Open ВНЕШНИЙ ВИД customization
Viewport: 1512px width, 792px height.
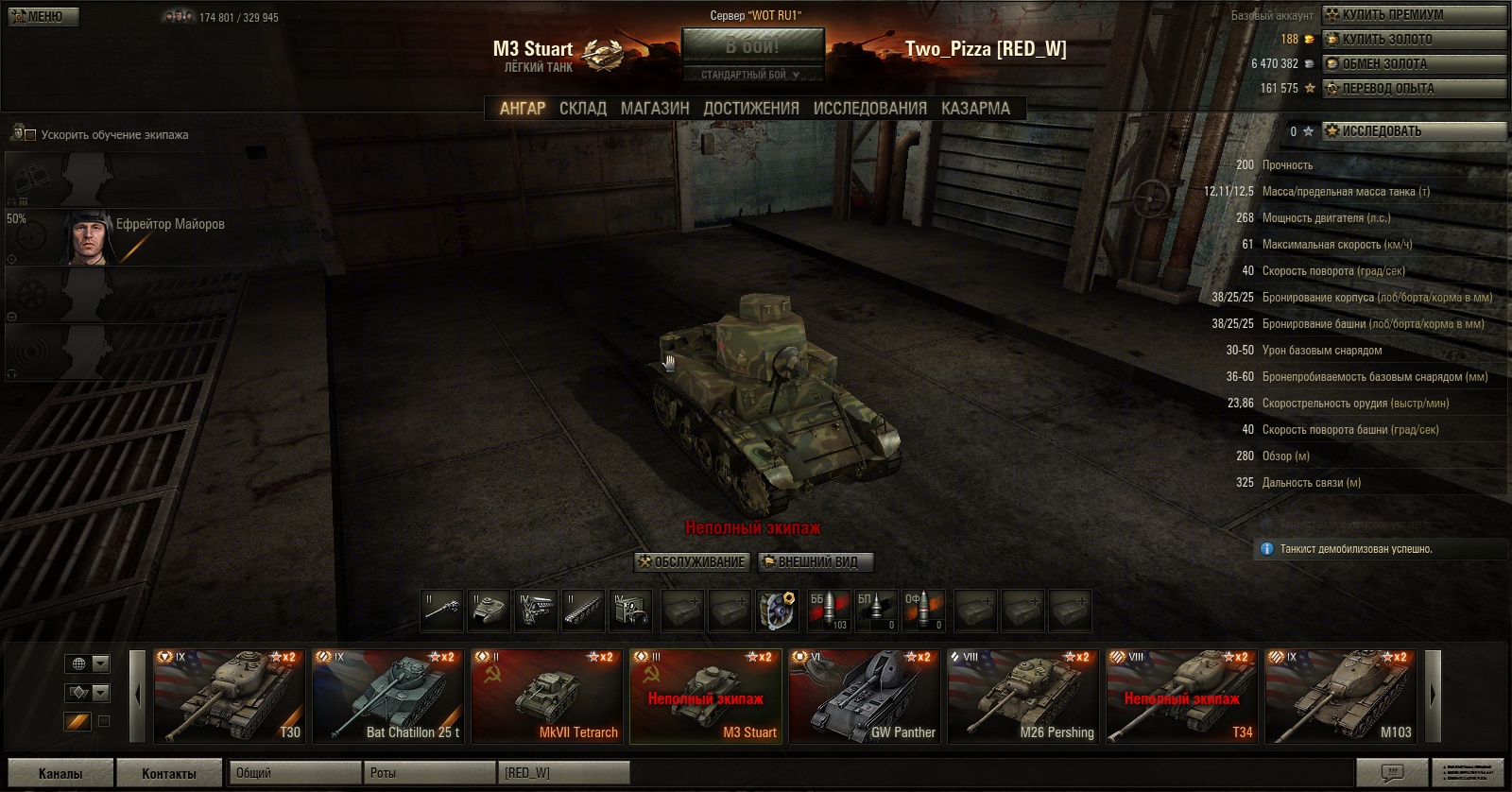pos(816,562)
